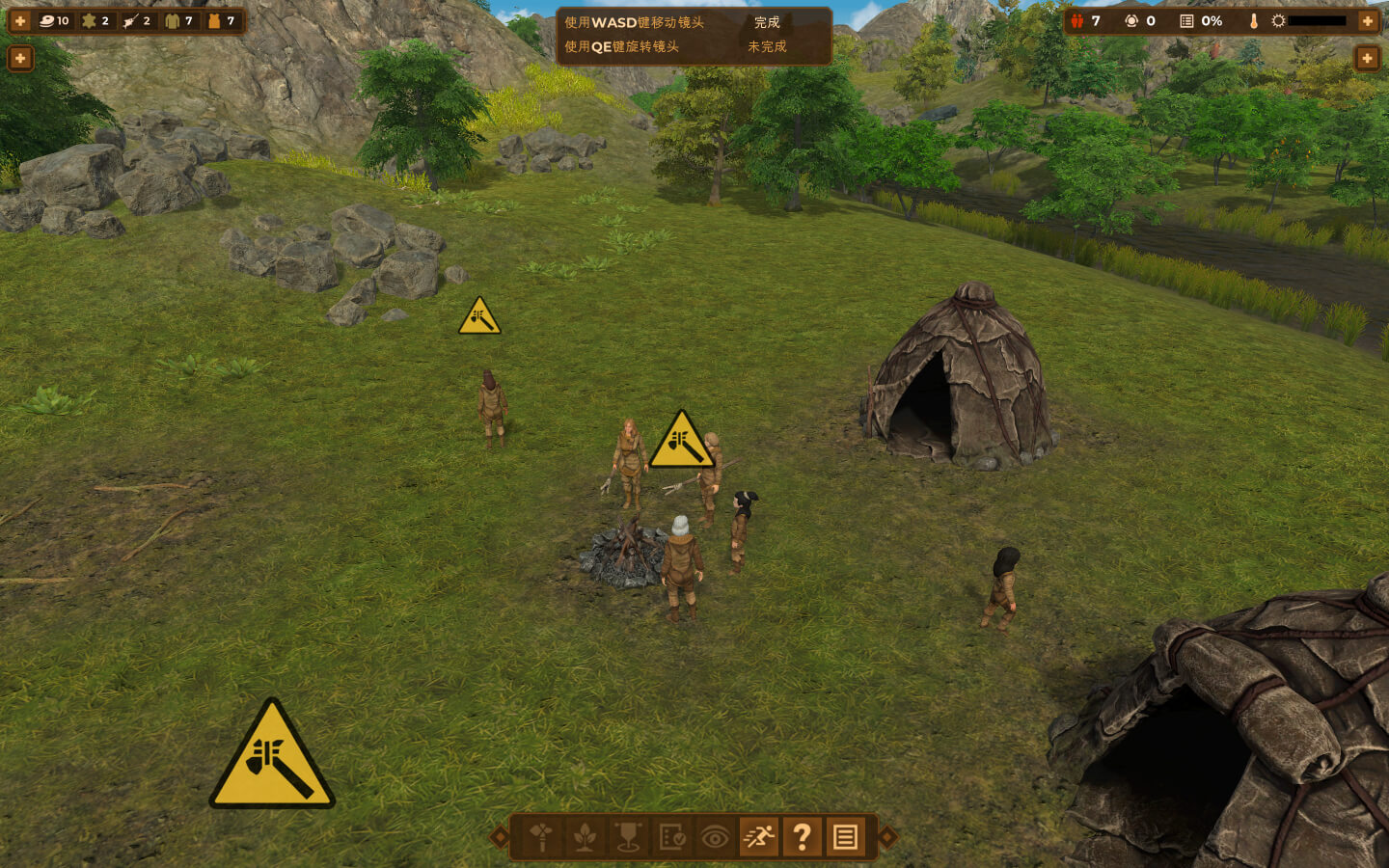Viewport: 1389px width, 868px height.
Task: Expand the resource bar with its plus button
Action: click(20, 21)
